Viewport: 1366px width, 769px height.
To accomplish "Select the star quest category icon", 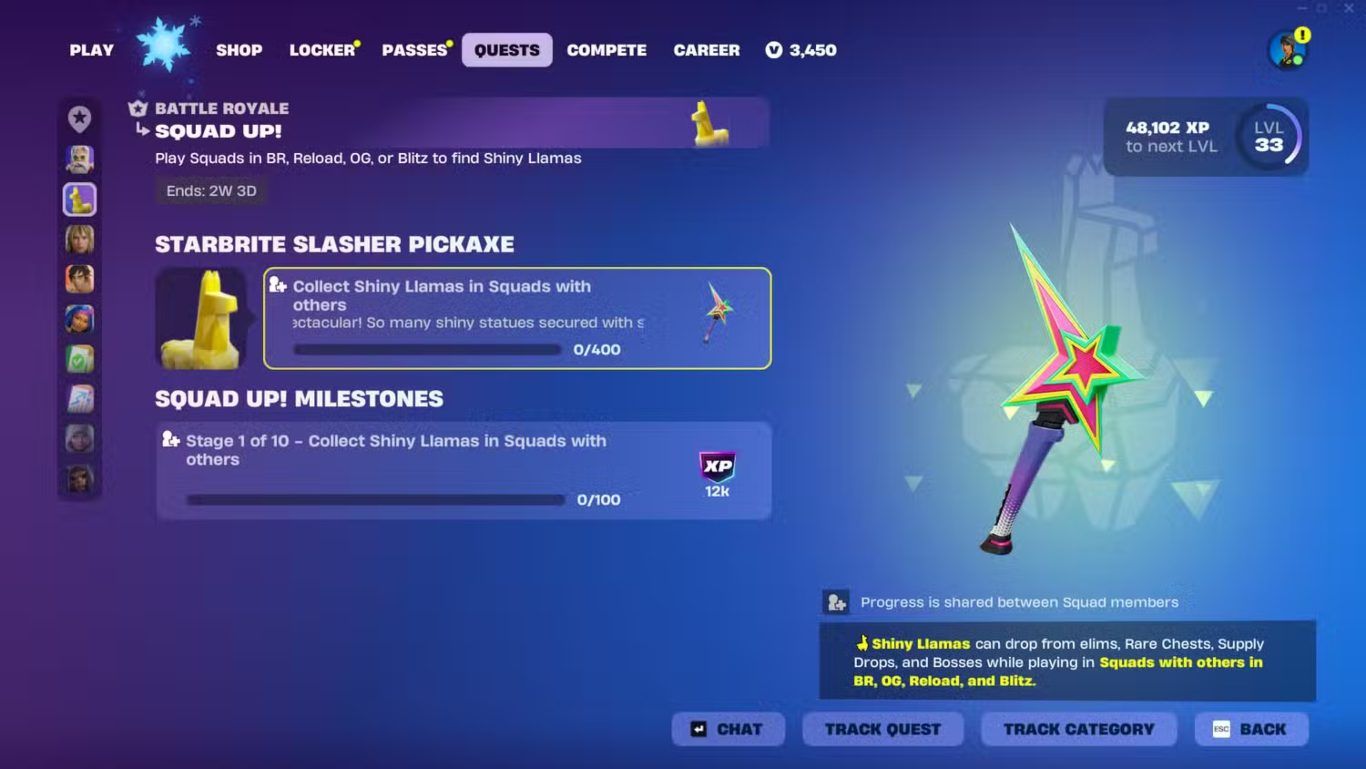I will pyautogui.click(x=80, y=119).
